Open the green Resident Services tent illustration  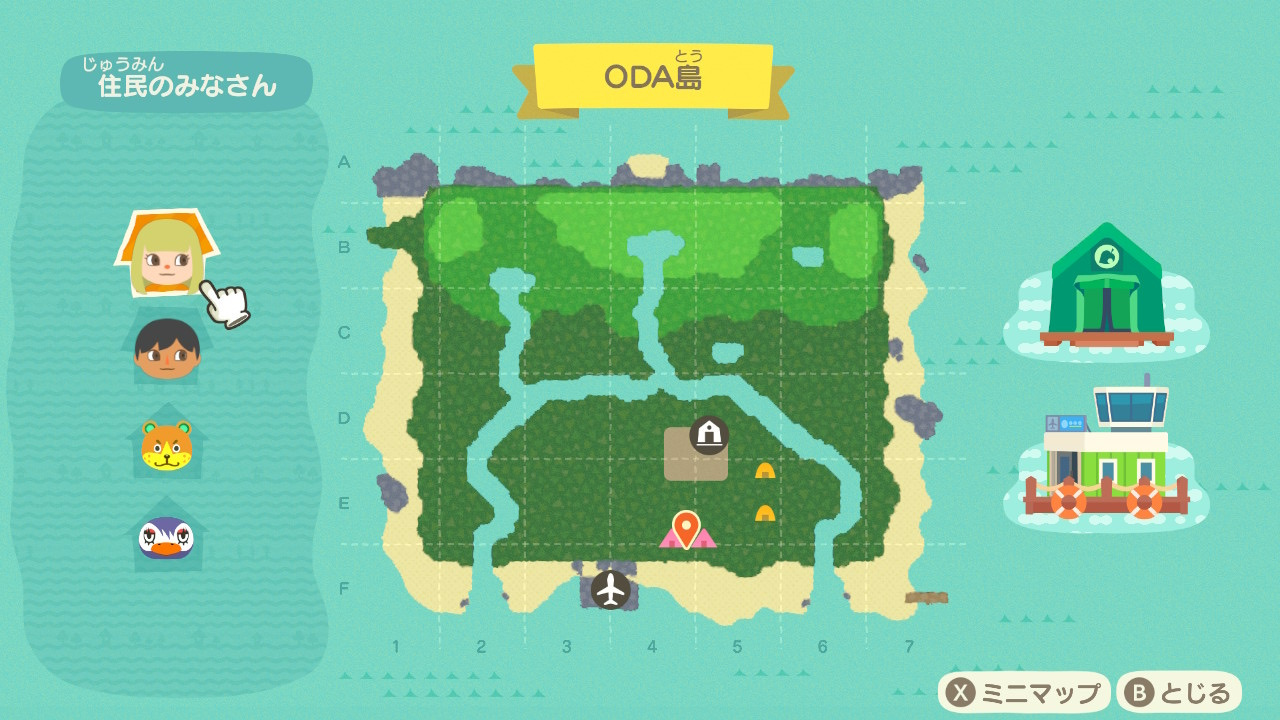pyautogui.click(x=1106, y=287)
